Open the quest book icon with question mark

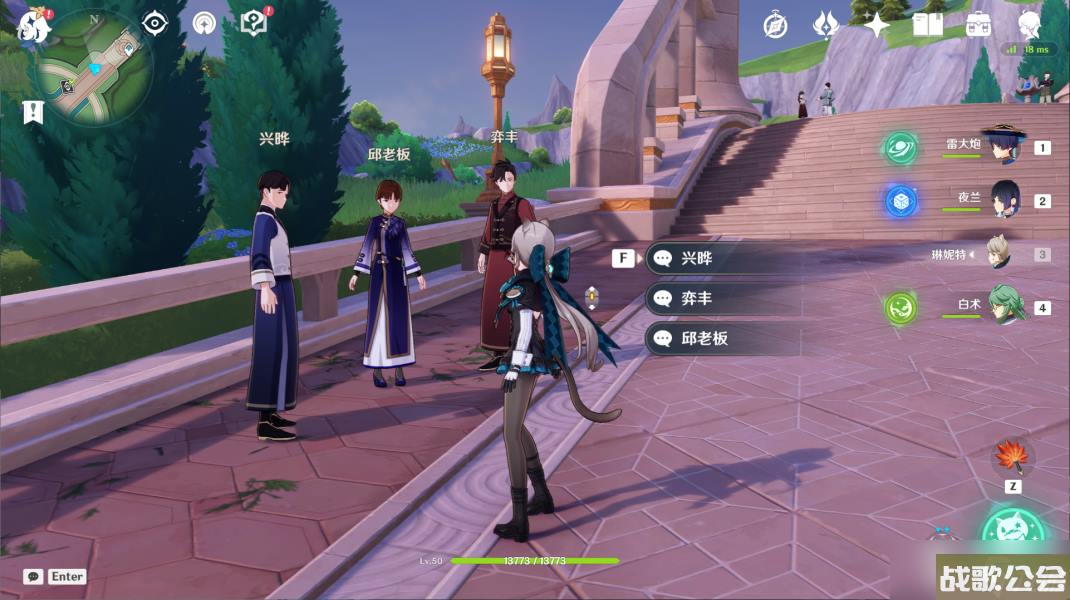[254, 23]
